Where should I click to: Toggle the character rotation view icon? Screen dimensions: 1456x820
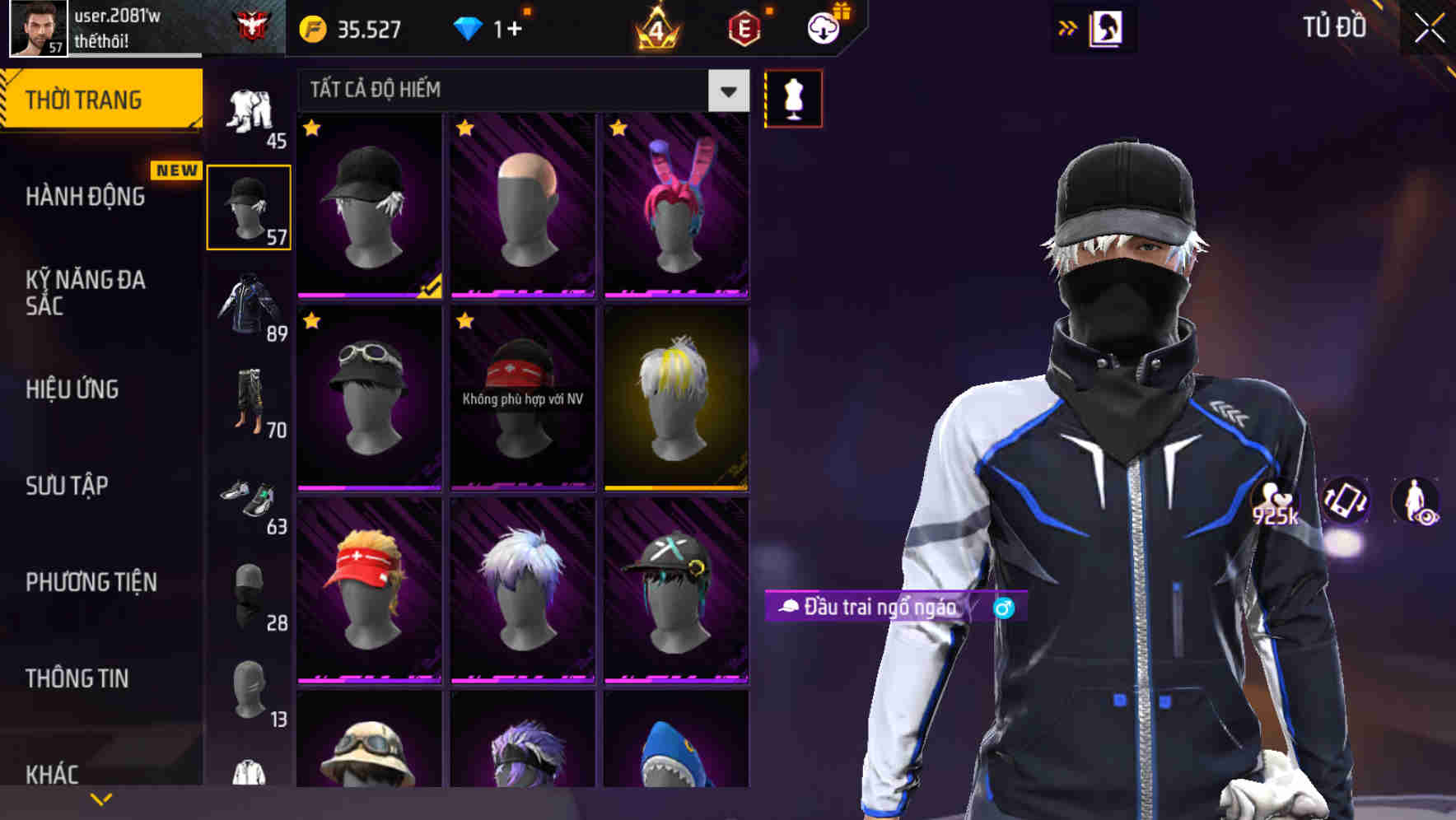coord(1345,501)
